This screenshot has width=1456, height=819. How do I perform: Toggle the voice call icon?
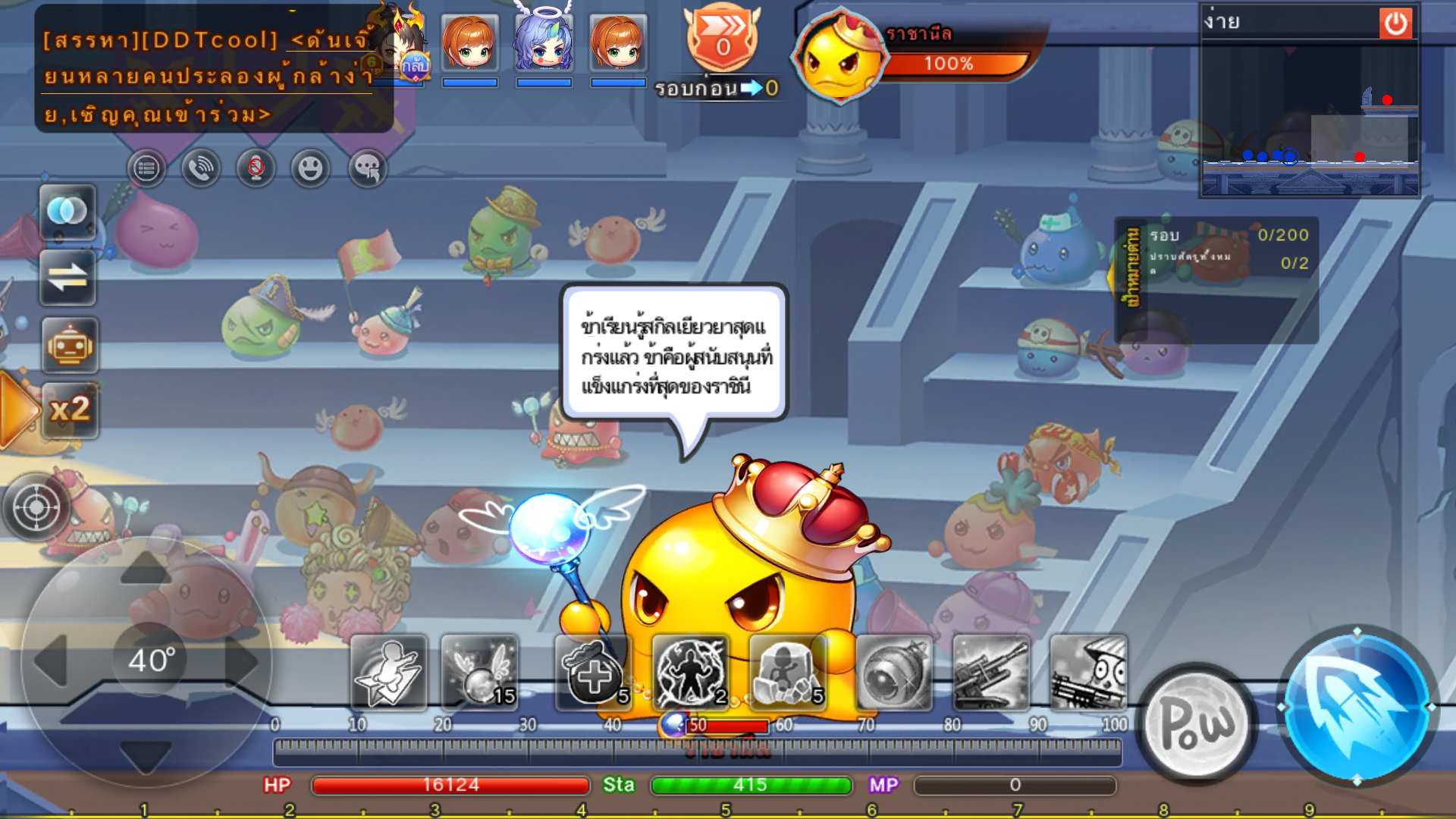pos(201,168)
